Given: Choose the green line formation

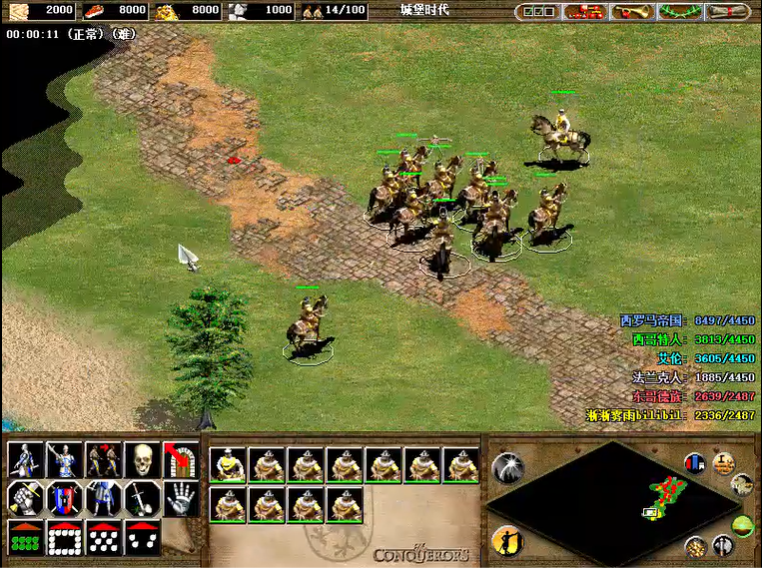Looking at the screenshot, I should 25,537.
